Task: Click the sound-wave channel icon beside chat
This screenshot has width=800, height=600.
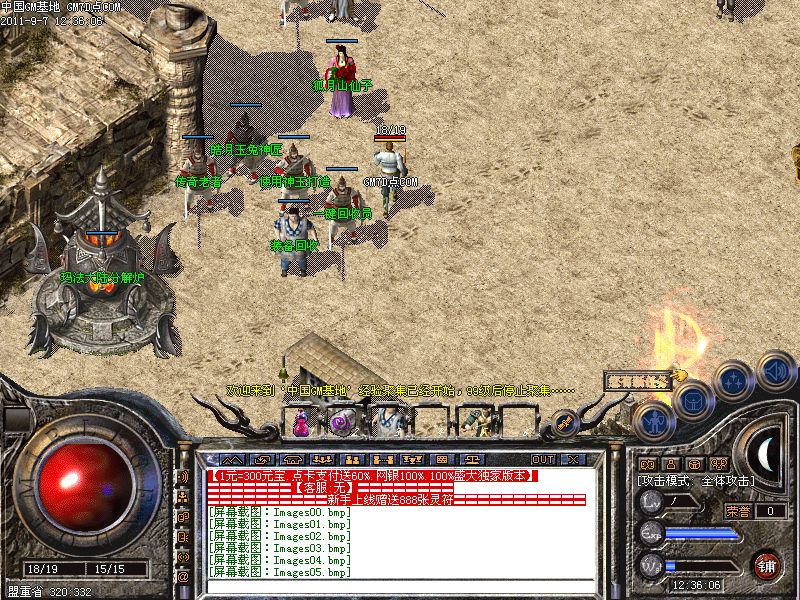Action: tap(183, 476)
